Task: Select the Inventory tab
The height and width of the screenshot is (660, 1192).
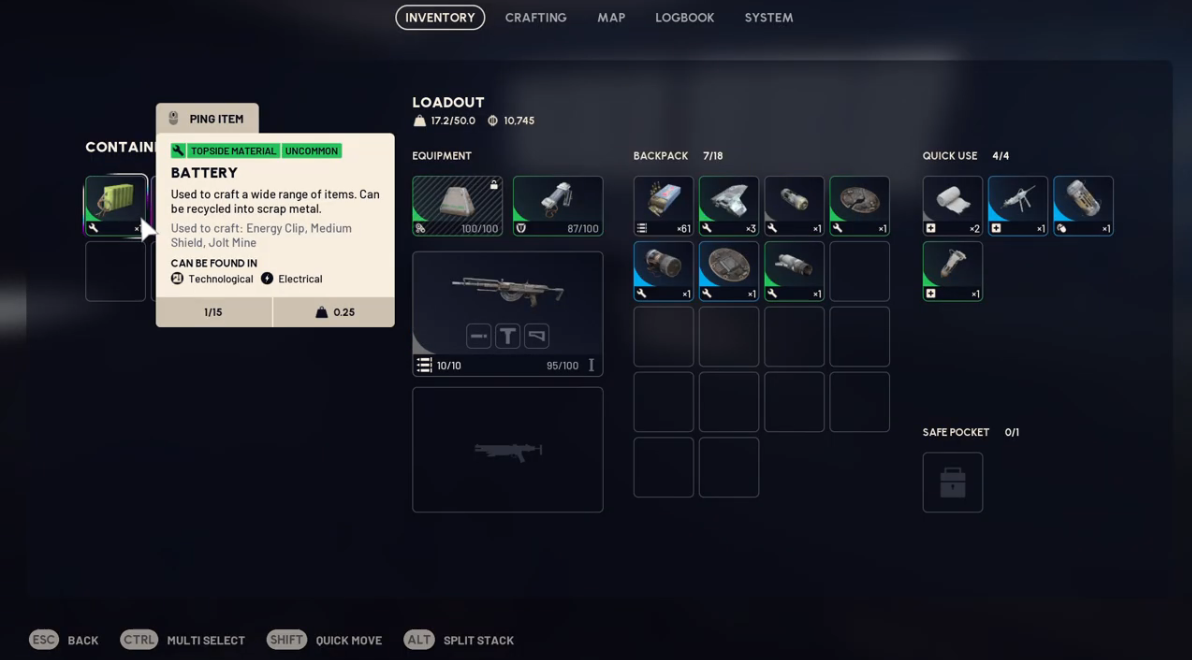Action: coord(440,18)
